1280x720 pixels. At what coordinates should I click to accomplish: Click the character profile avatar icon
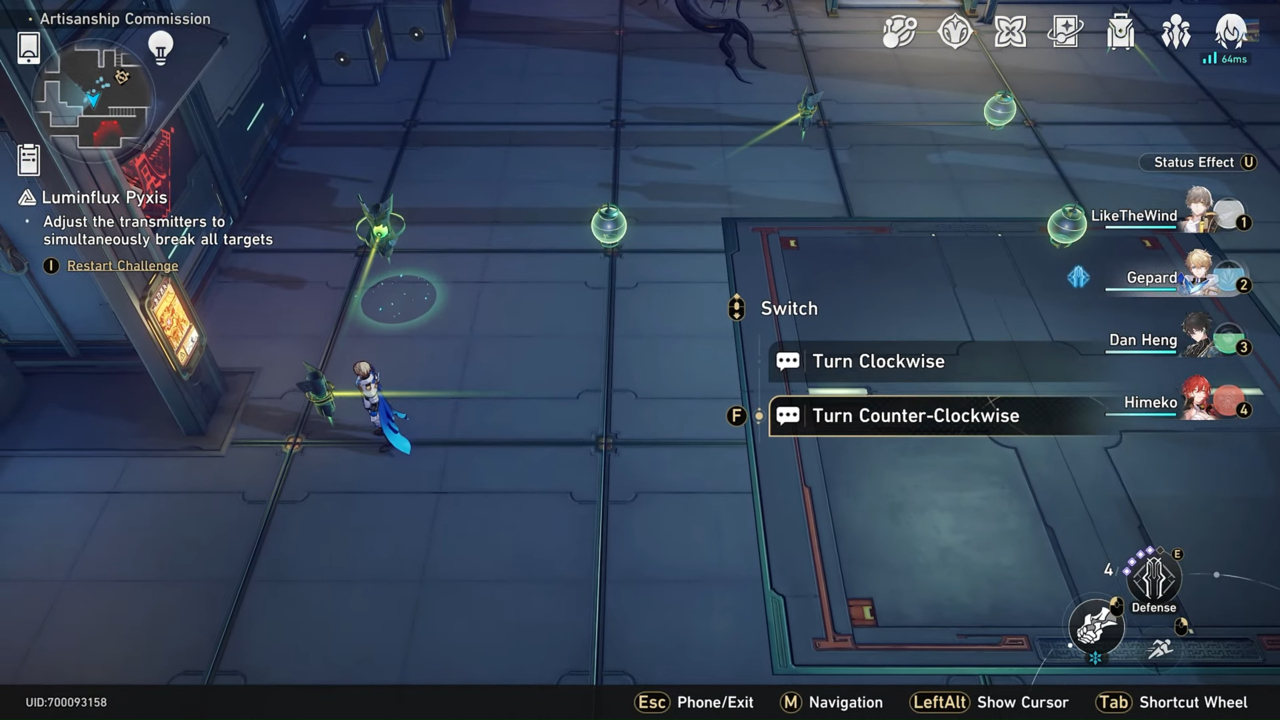point(1231,32)
